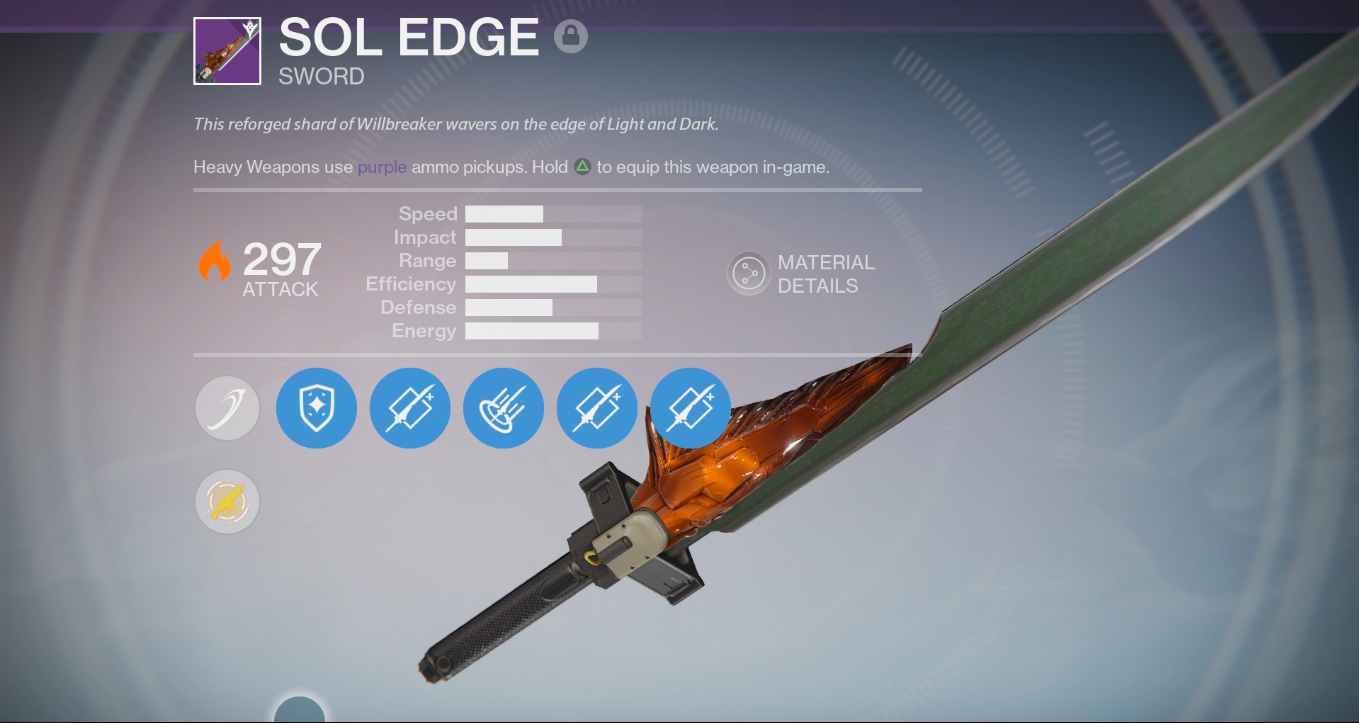The image size is (1359, 723).
Task: Select the fourth blue perk node
Action: pyautogui.click(x=597, y=408)
